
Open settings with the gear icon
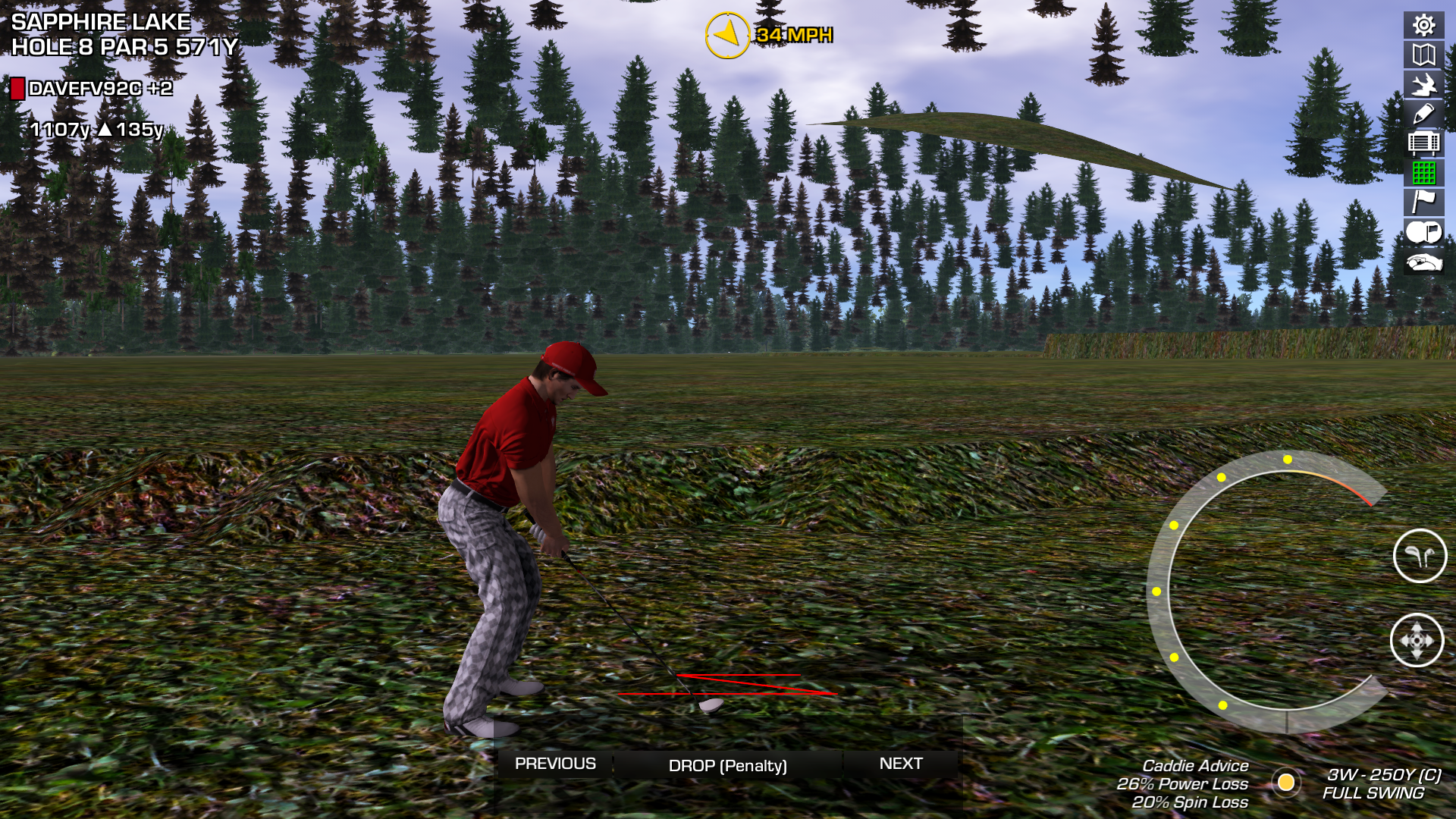[x=1423, y=25]
